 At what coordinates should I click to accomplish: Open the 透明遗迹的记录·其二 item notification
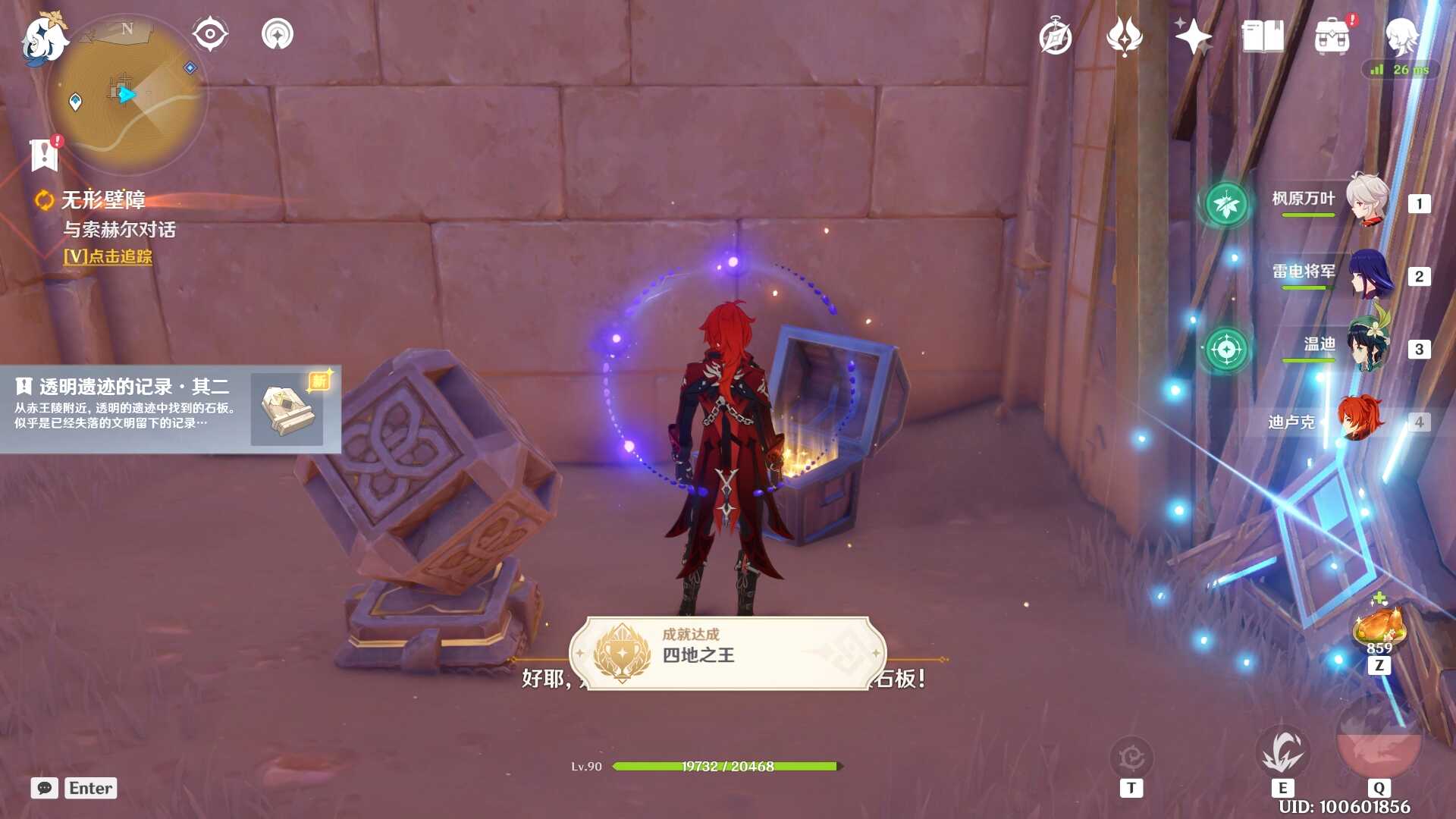coord(170,409)
